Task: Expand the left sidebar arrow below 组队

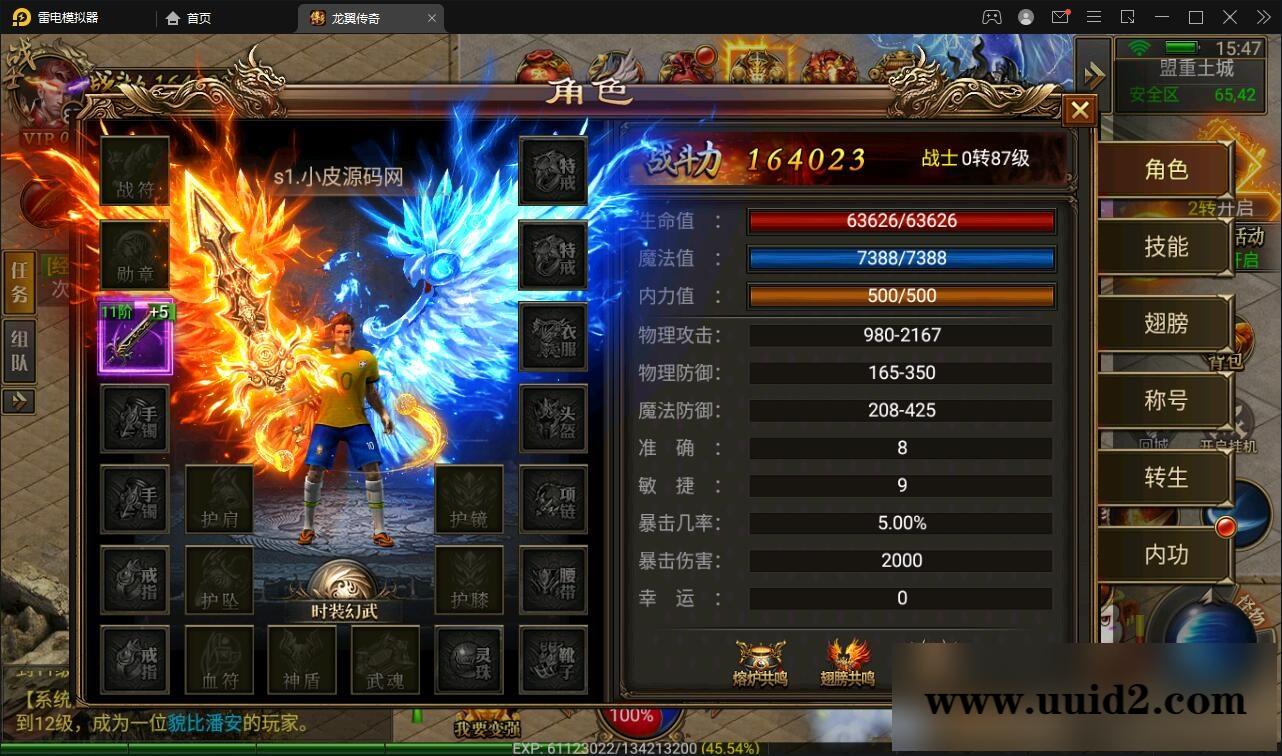Action: (19, 401)
